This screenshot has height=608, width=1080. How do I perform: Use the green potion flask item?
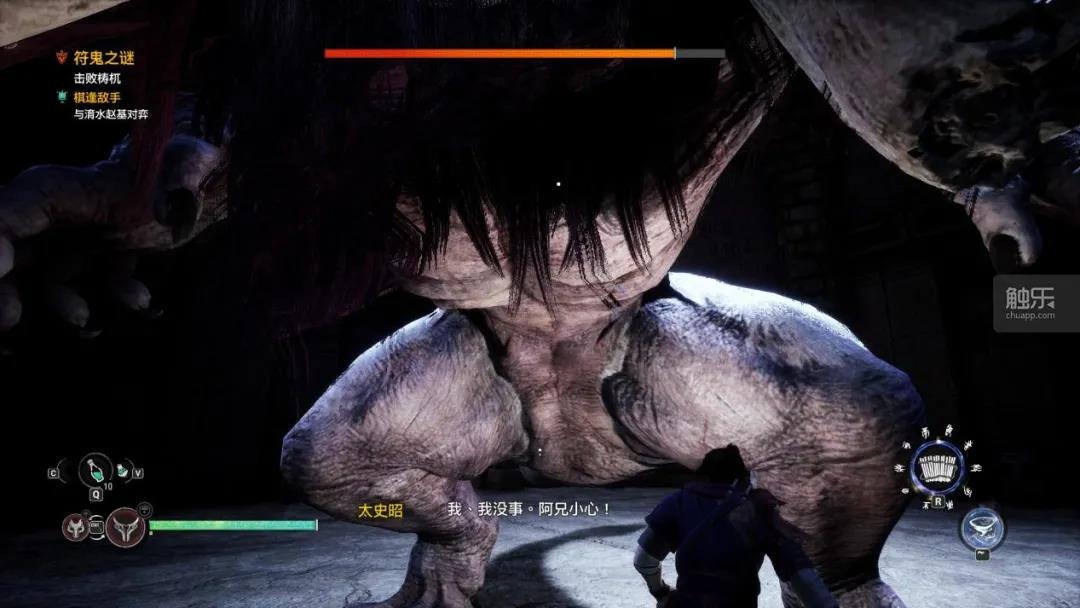[x=95, y=470]
